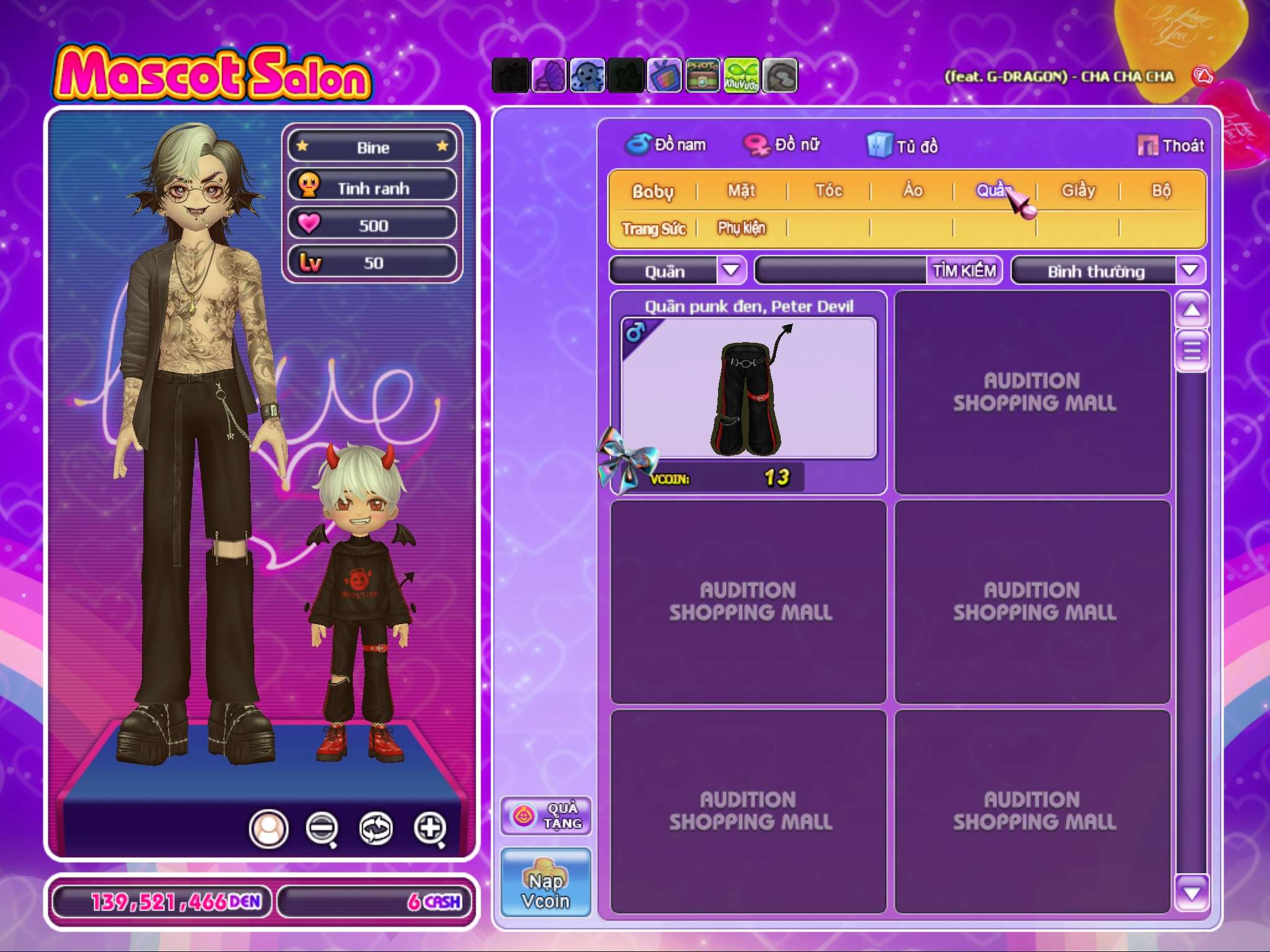Open the Tóc hair category

click(x=828, y=191)
